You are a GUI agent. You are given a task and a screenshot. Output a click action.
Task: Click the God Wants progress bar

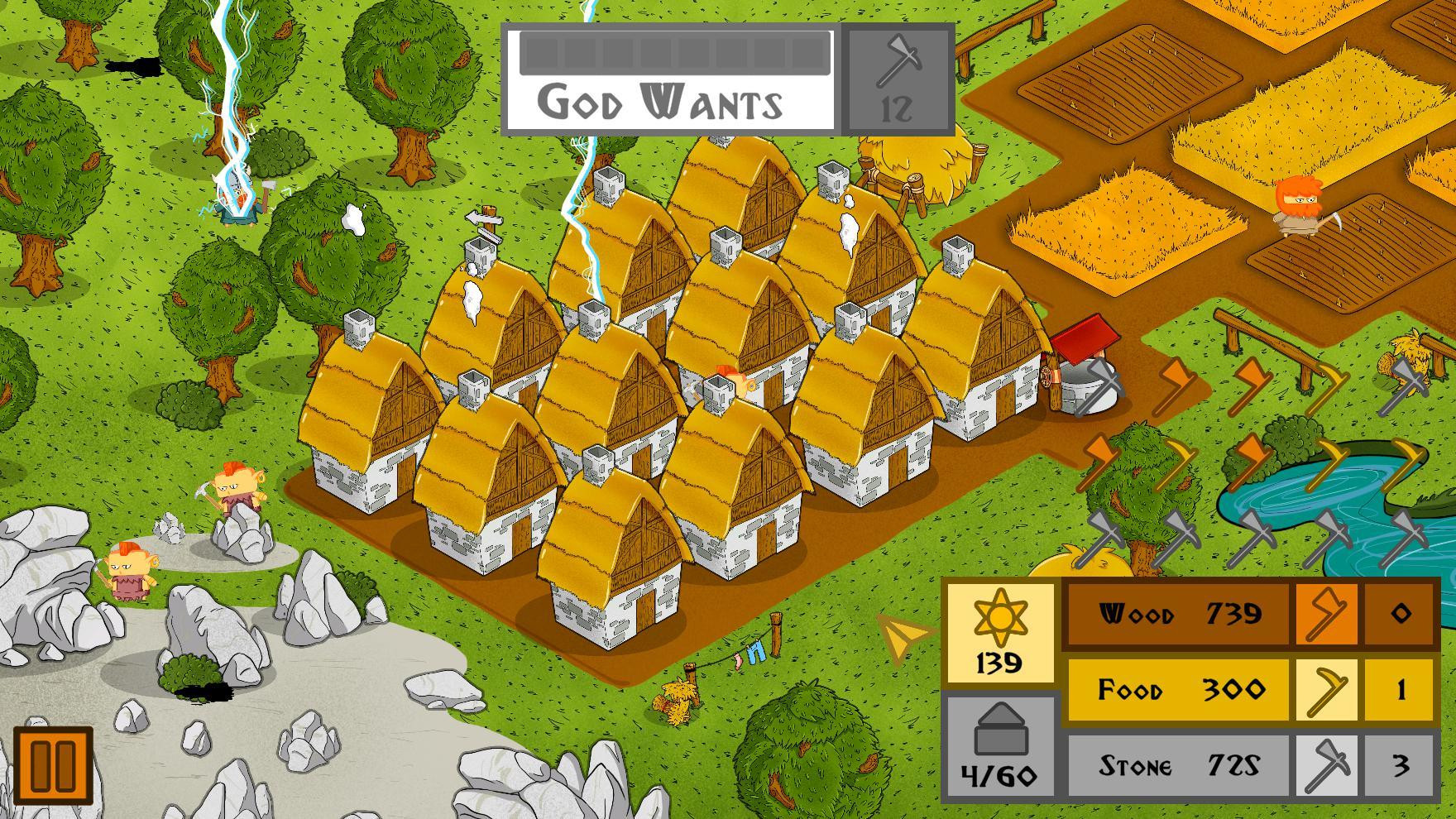[x=674, y=54]
